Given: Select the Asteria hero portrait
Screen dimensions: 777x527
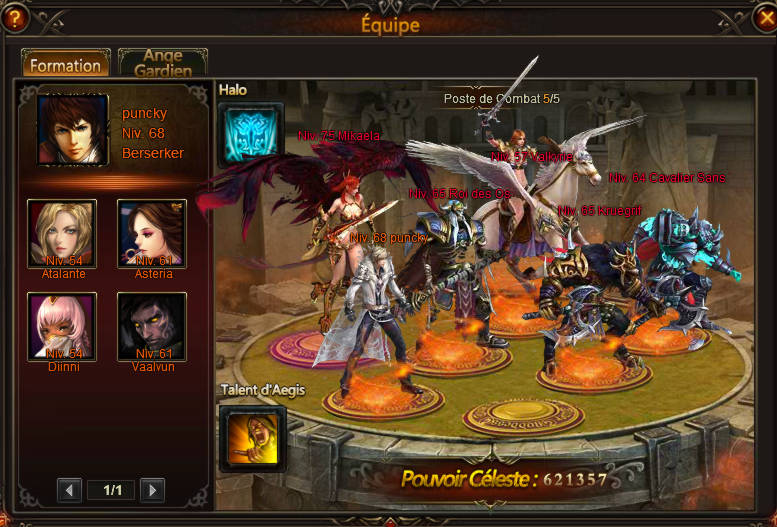Looking at the screenshot, I should click(152, 234).
